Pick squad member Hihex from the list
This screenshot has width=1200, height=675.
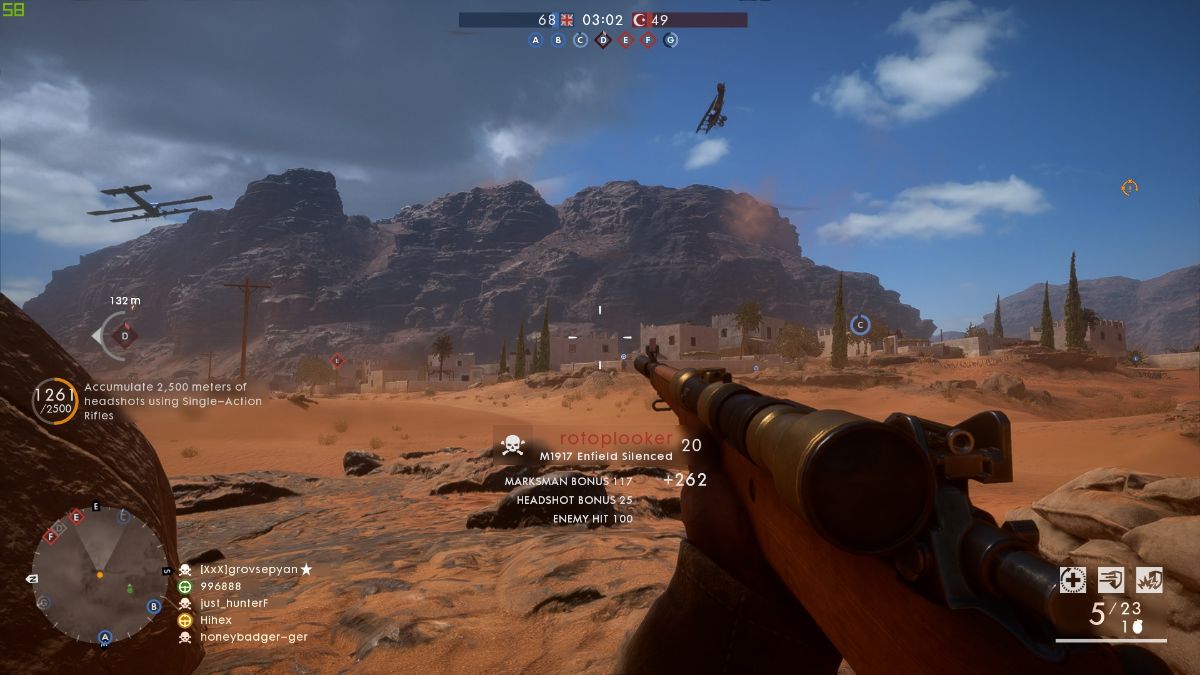(x=215, y=620)
